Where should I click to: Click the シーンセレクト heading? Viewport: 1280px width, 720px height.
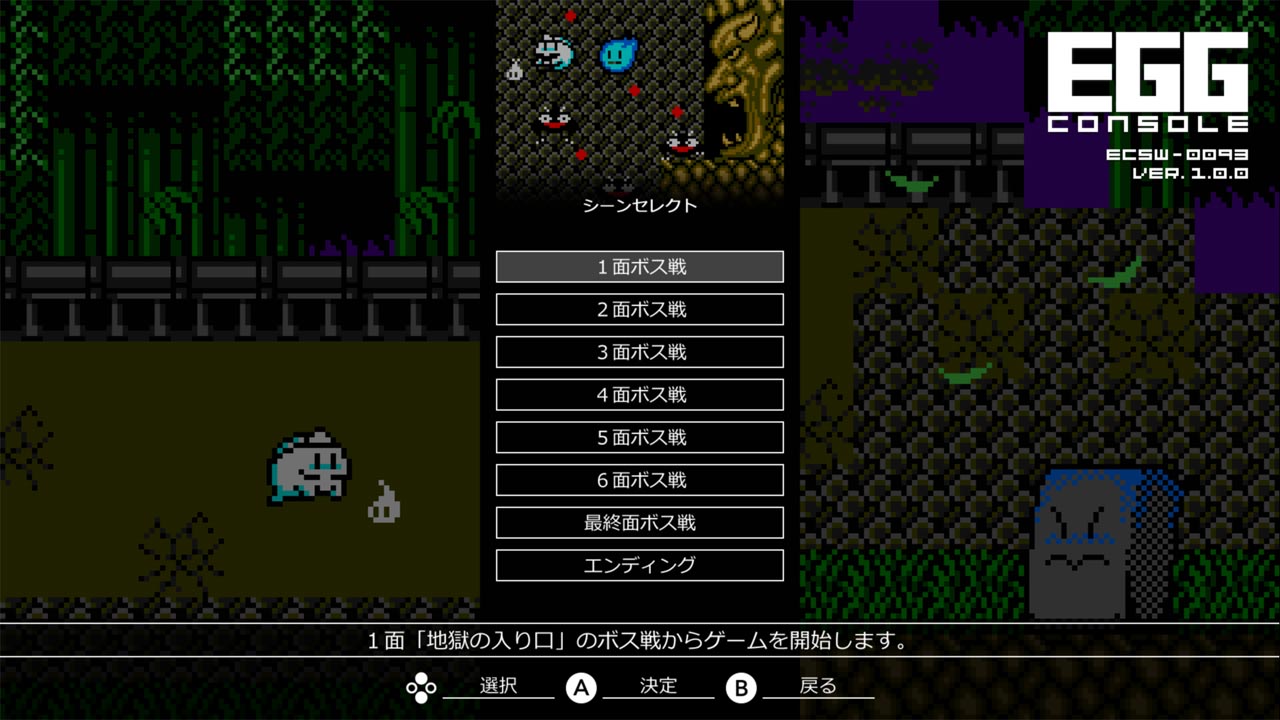(639, 207)
